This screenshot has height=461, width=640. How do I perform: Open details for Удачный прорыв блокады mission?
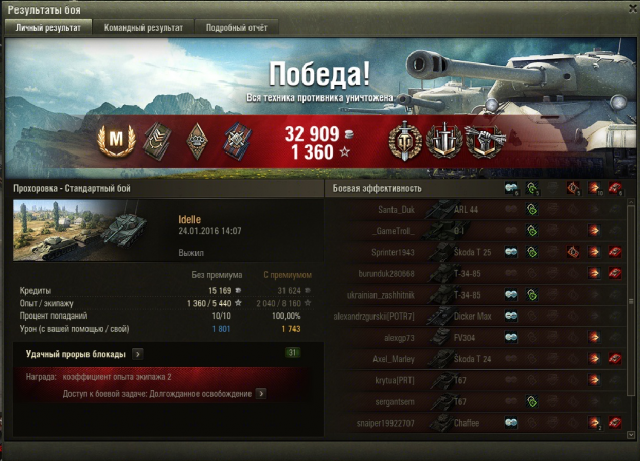click(137, 353)
